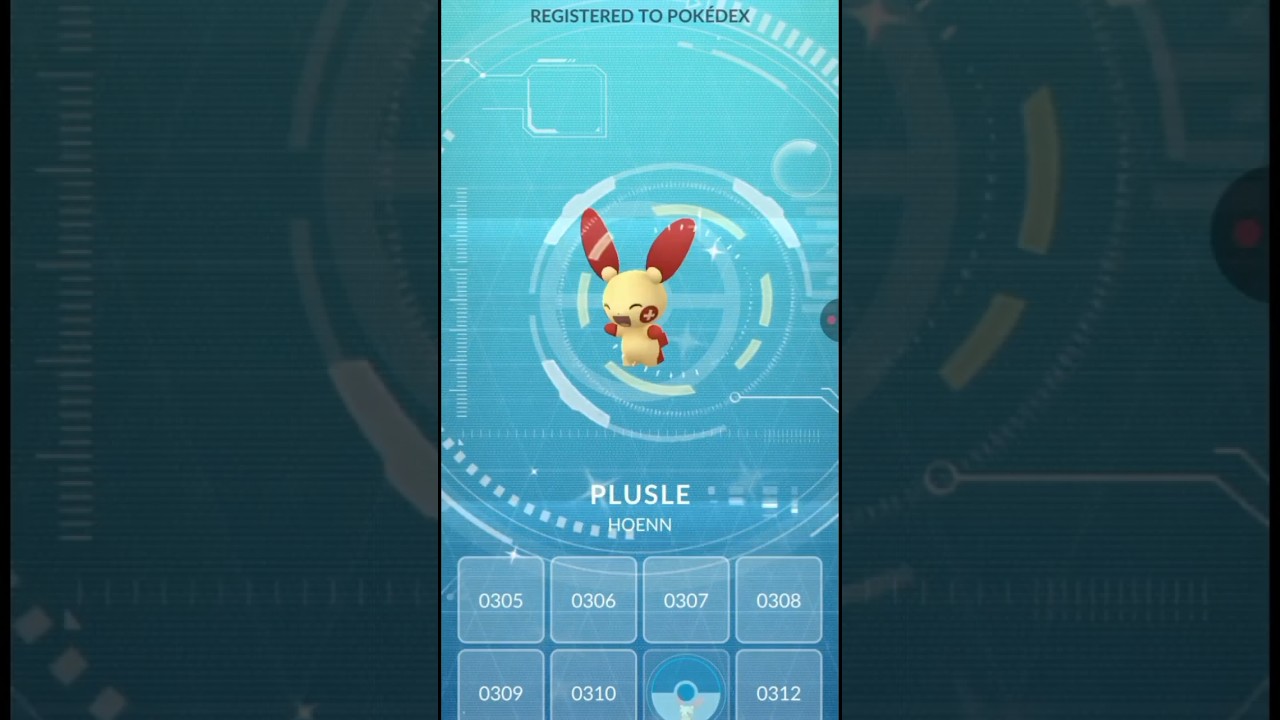This screenshot has height=720, width=1280.
Task: View Pokédex entry 0309
Action: click(x=500, y=693)
